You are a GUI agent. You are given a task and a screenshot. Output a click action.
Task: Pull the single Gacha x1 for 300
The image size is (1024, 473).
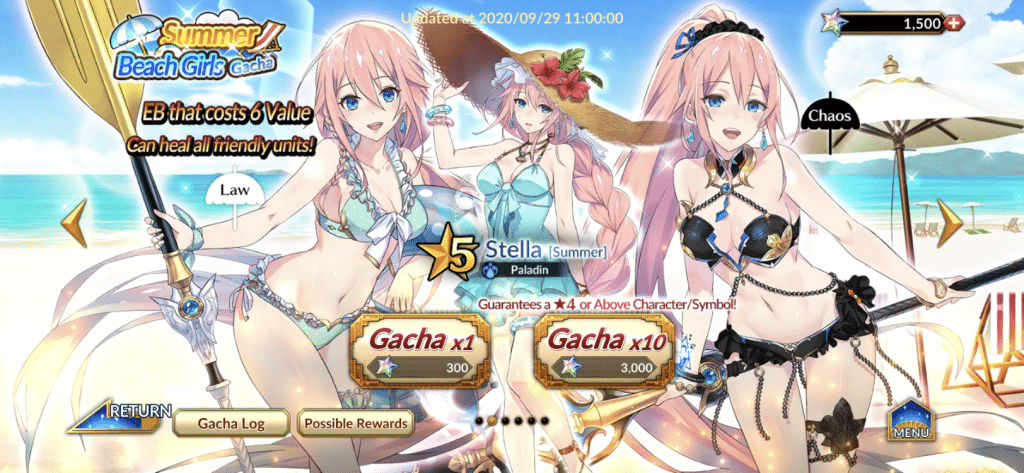tap(421, 351)
